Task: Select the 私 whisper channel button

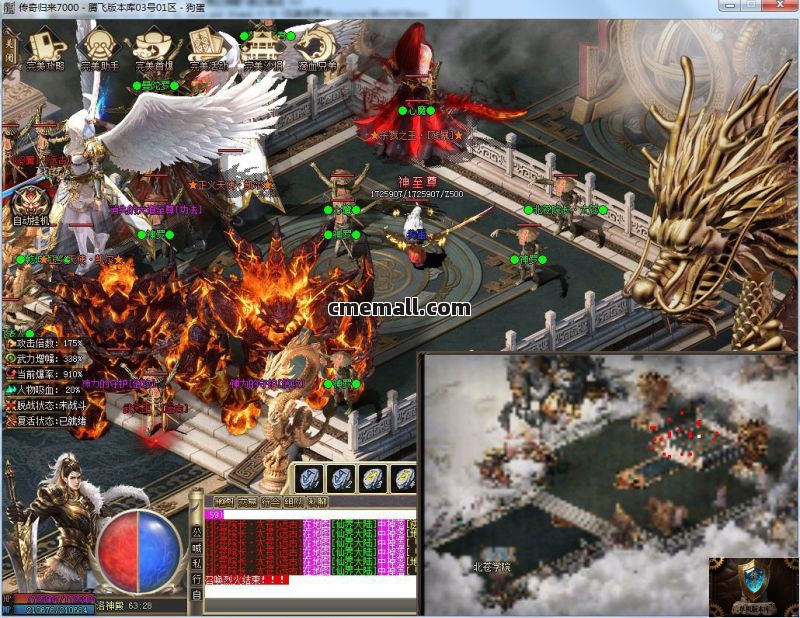Action: pyautogui.click(x=196, y=565)
